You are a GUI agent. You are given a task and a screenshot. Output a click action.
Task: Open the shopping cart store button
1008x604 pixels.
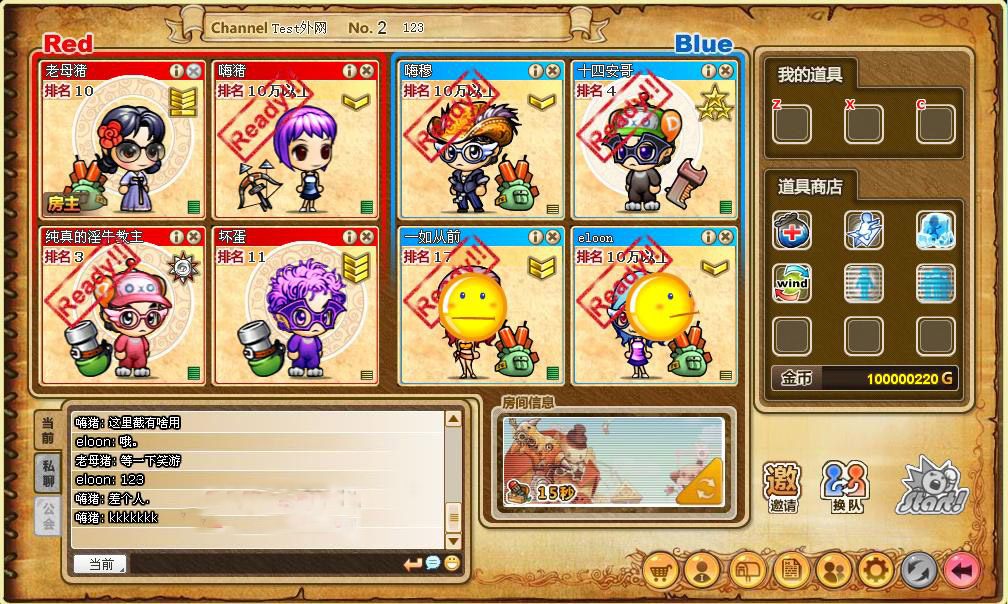[659, 571]
